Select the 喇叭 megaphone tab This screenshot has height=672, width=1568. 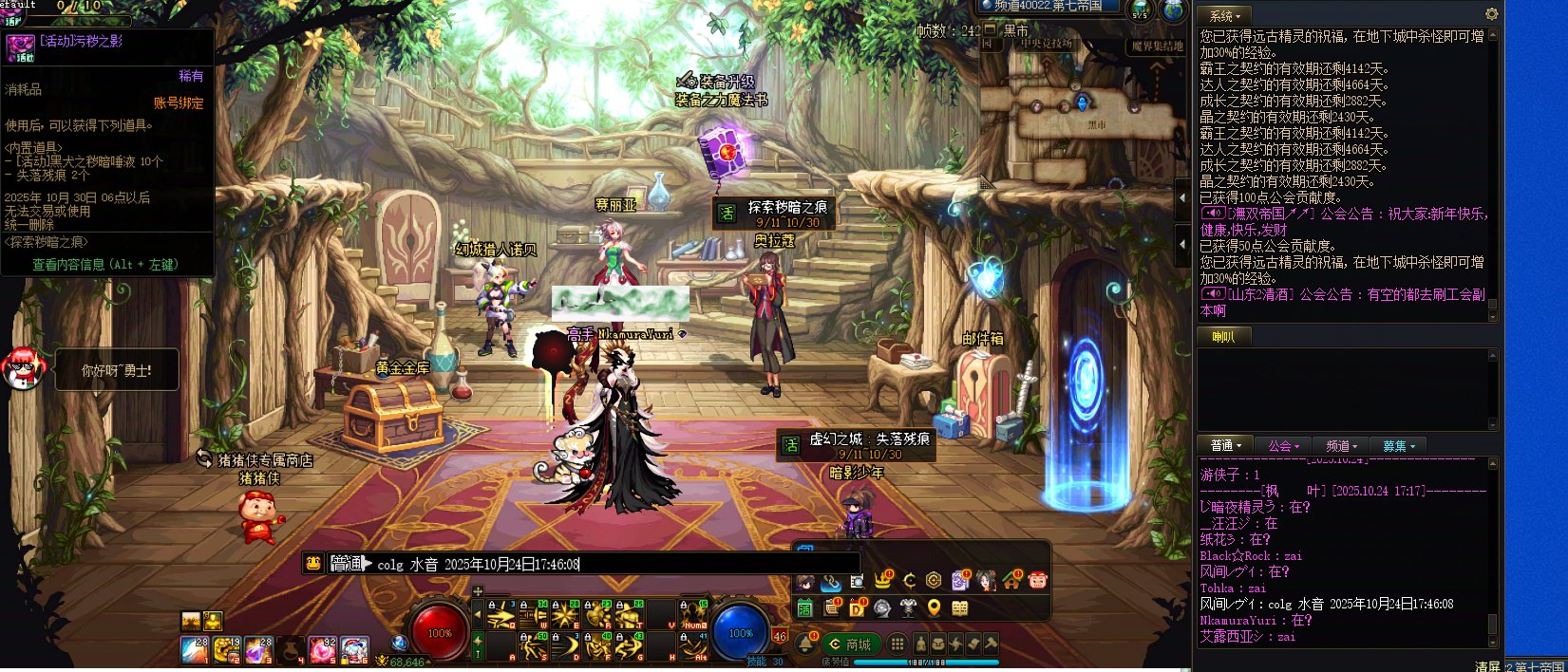(1223, 336)
